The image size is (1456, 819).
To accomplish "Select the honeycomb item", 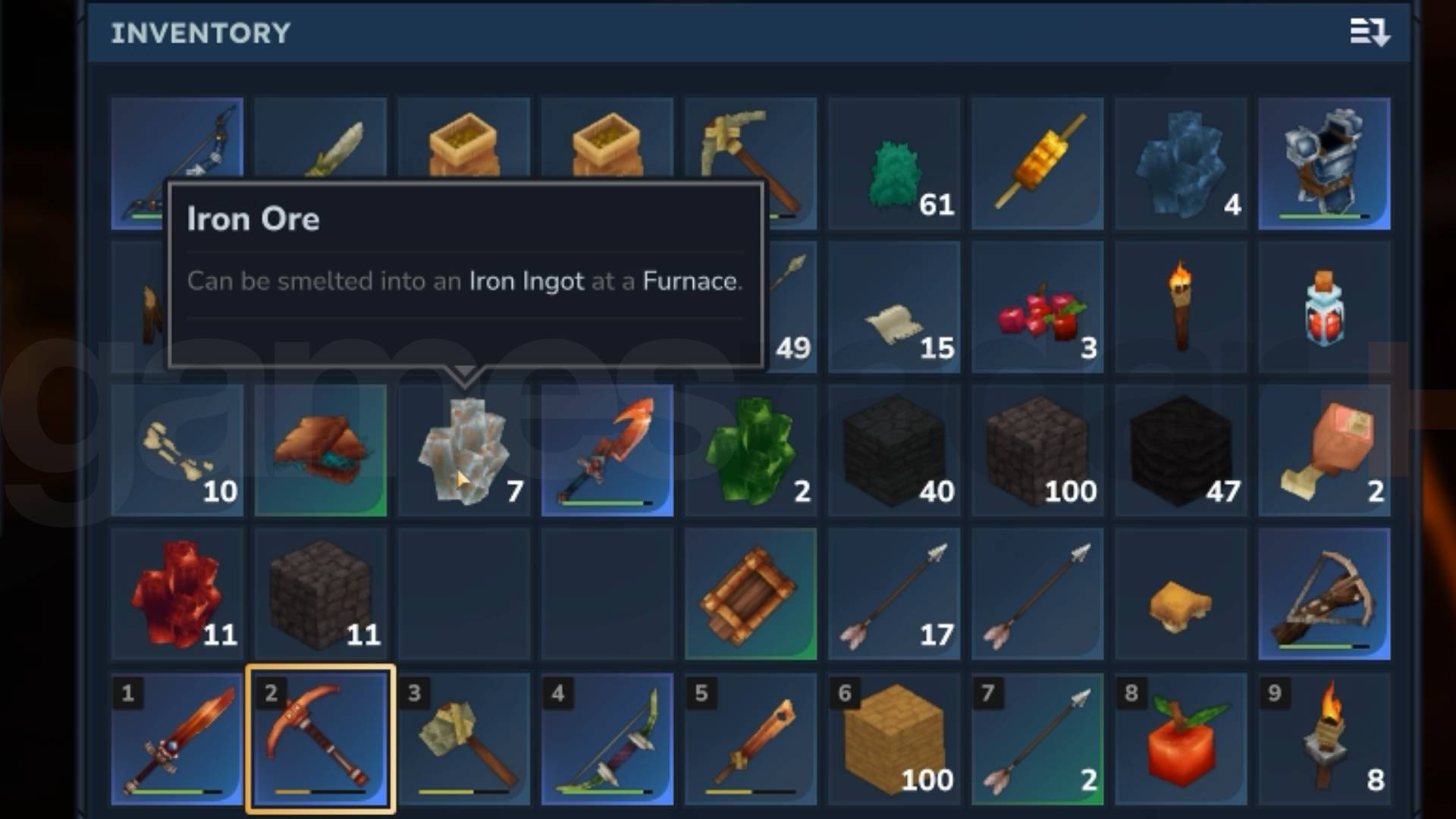I will 1180,595.
